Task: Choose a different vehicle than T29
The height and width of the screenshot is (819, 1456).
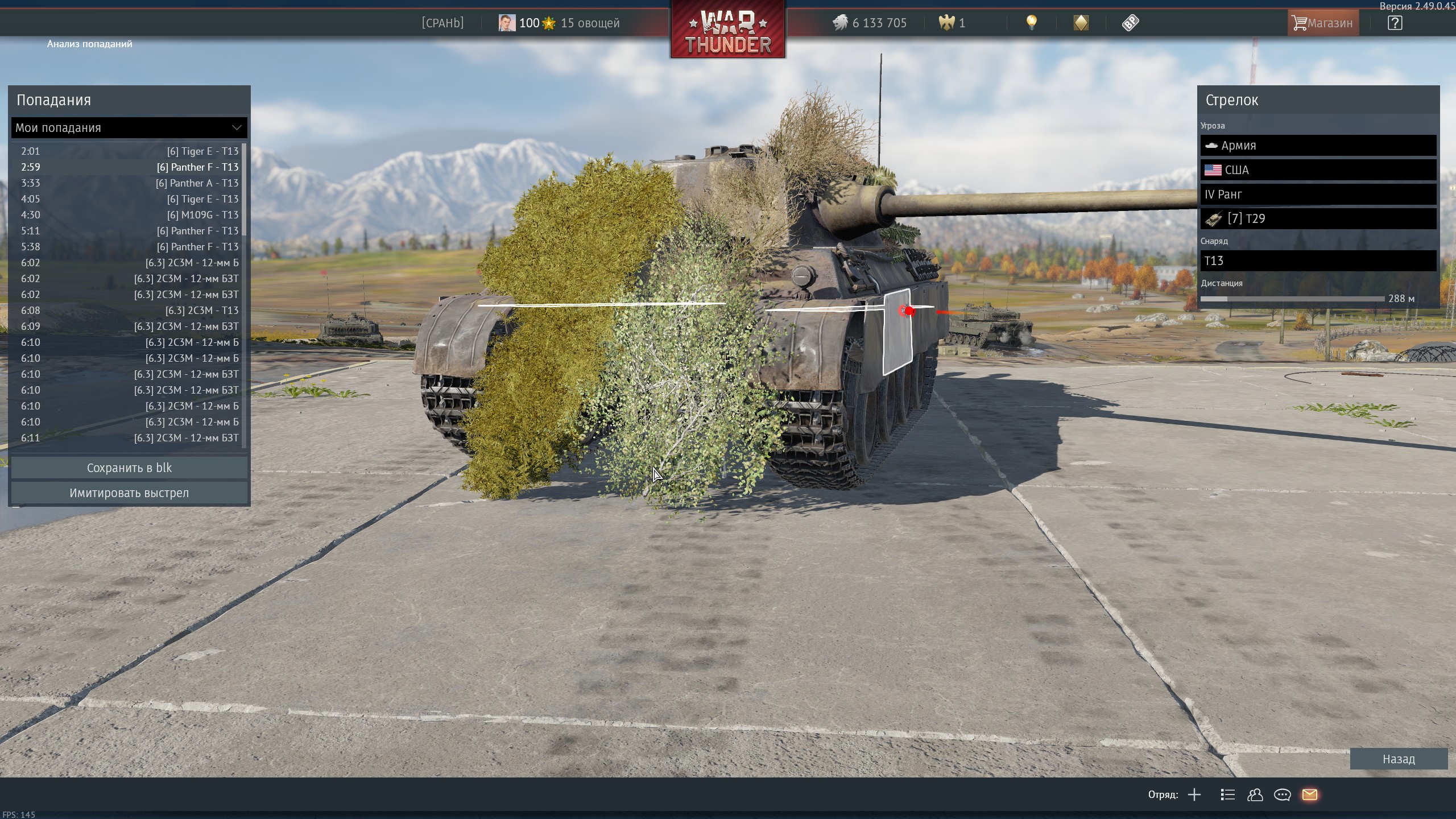Action: pos(1318,219)
